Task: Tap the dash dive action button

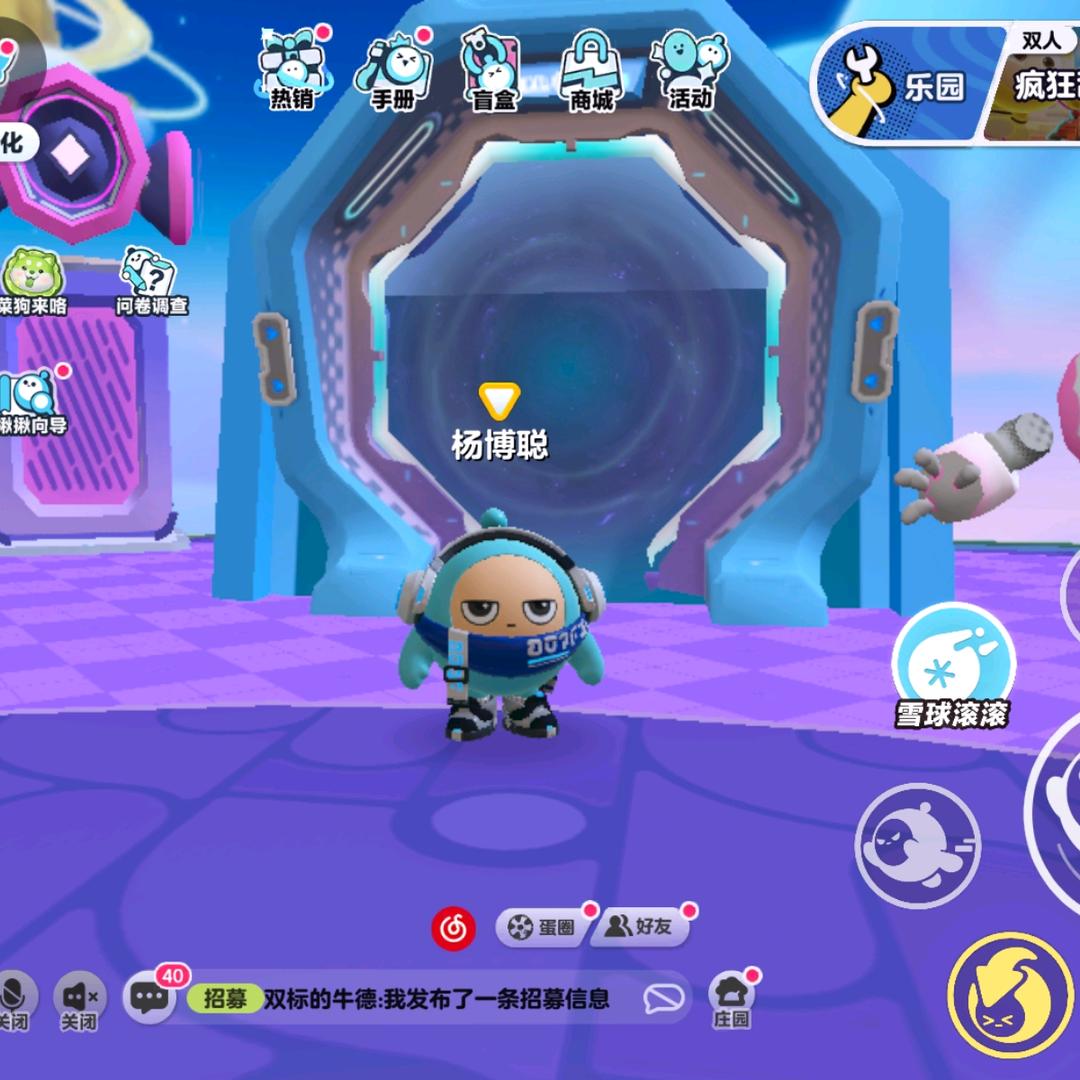Action: [917, 845]
